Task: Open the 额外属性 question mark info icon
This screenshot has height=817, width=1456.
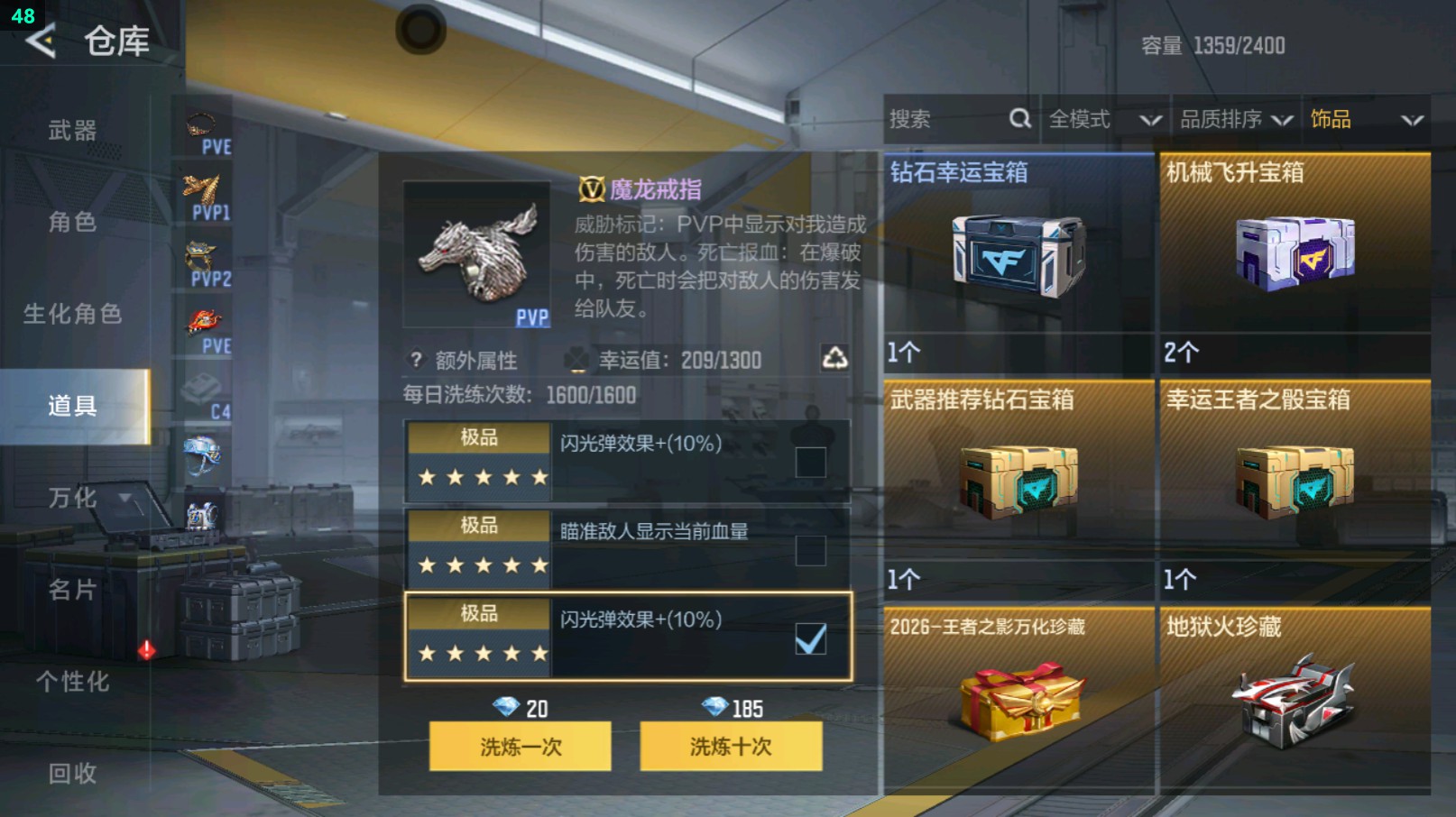Action: click(415, 360)
